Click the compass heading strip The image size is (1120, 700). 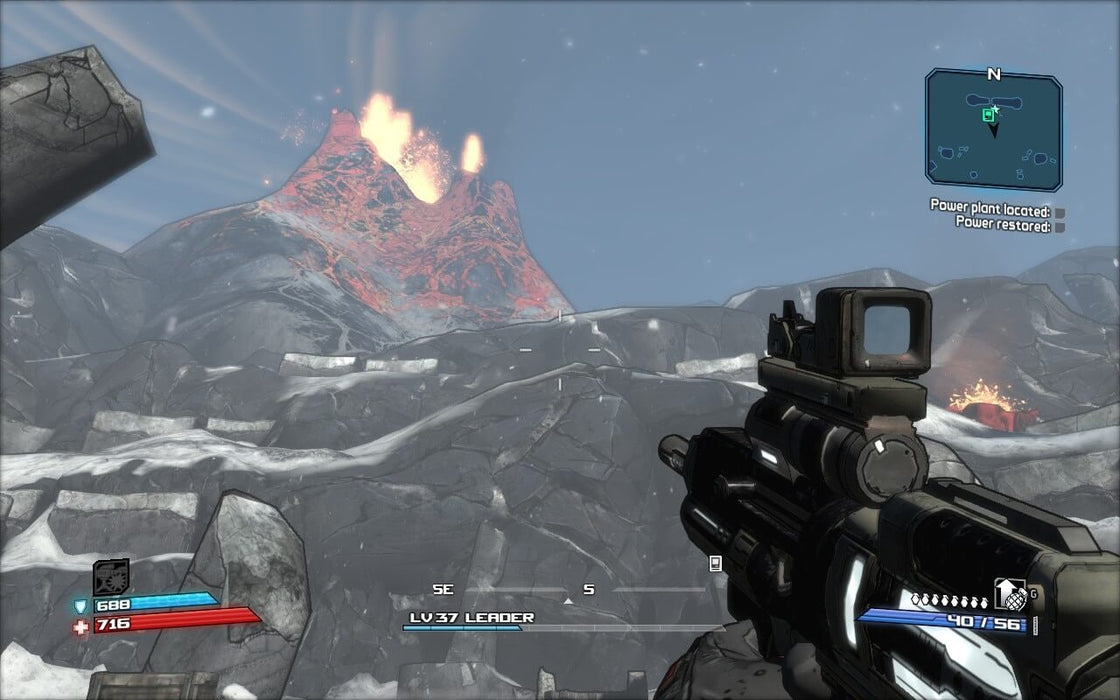(568, 591)
